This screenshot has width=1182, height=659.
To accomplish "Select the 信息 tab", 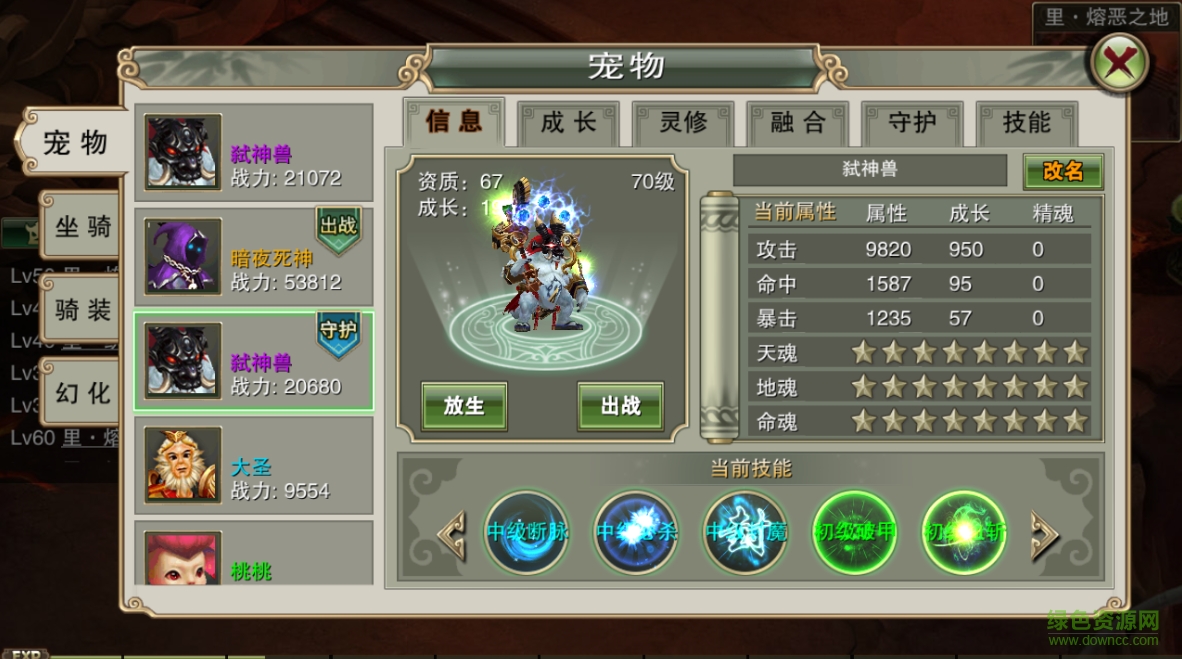I will [x=454, y=122].
